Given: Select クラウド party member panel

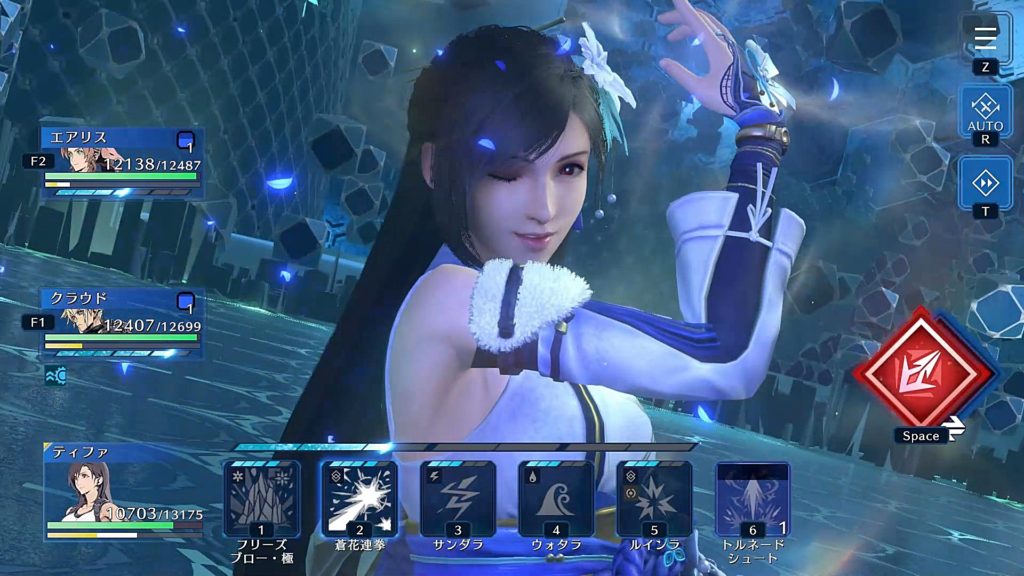Looking at the screenshot, I should (x=122, y=322).
